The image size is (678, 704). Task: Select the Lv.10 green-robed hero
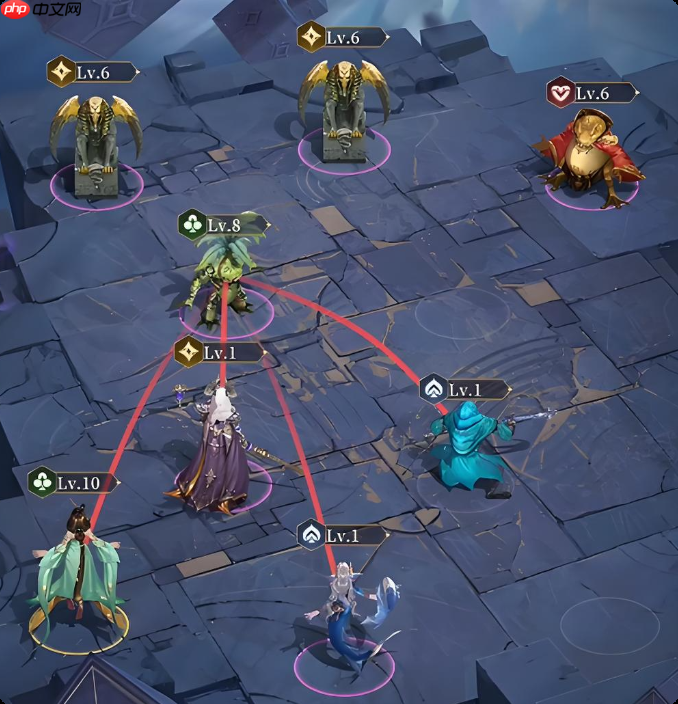(x=77, y=570)
